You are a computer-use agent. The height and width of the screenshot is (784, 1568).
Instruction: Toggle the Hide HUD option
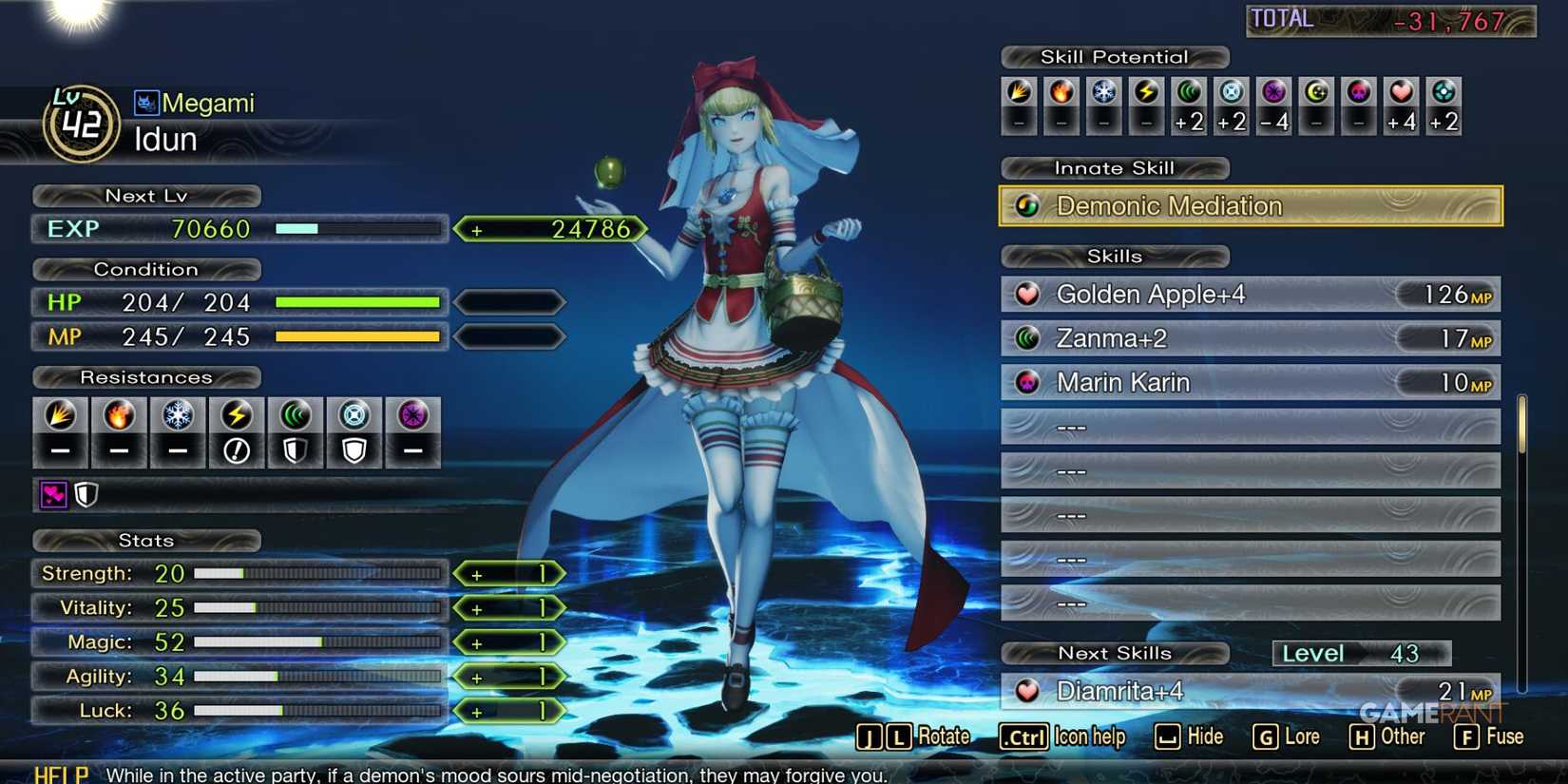pyautogui.click(x=1189, y=736)
